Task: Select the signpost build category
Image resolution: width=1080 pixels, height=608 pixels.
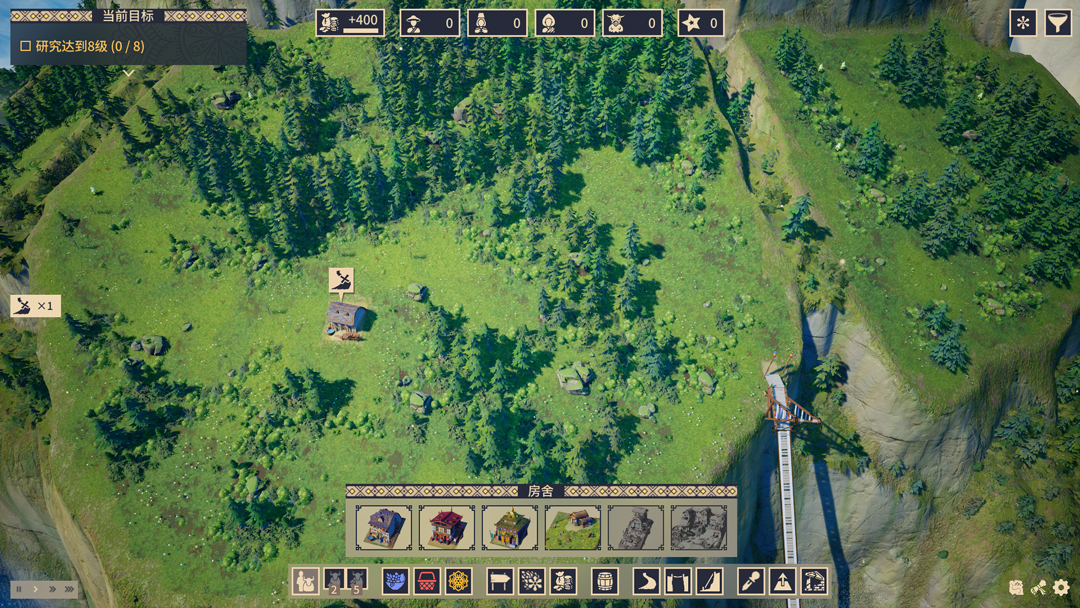Action: 500,581
